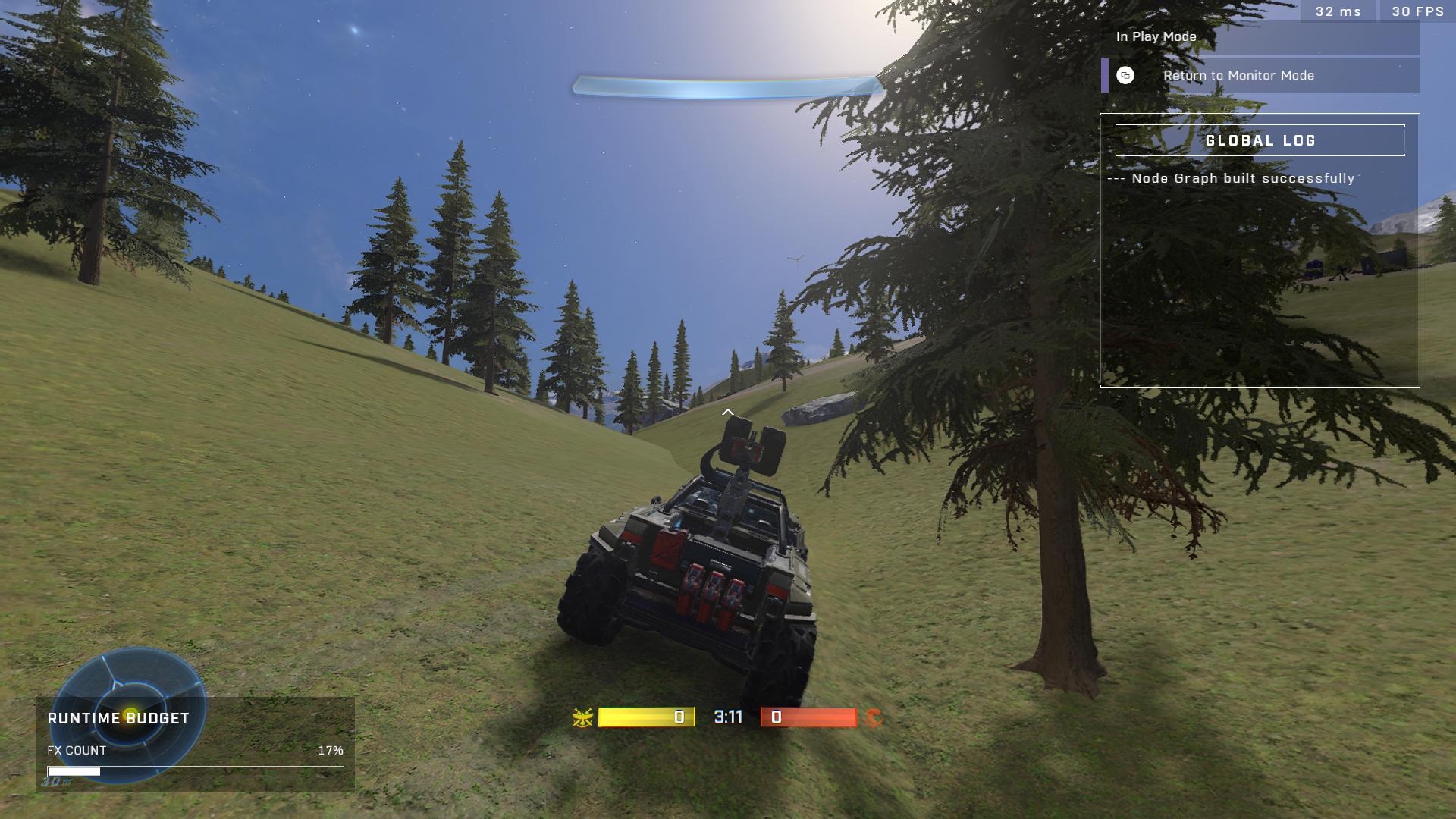Open the Global Log header
This screenshot has height=819, width=1456.
[x=1260, y=141]
